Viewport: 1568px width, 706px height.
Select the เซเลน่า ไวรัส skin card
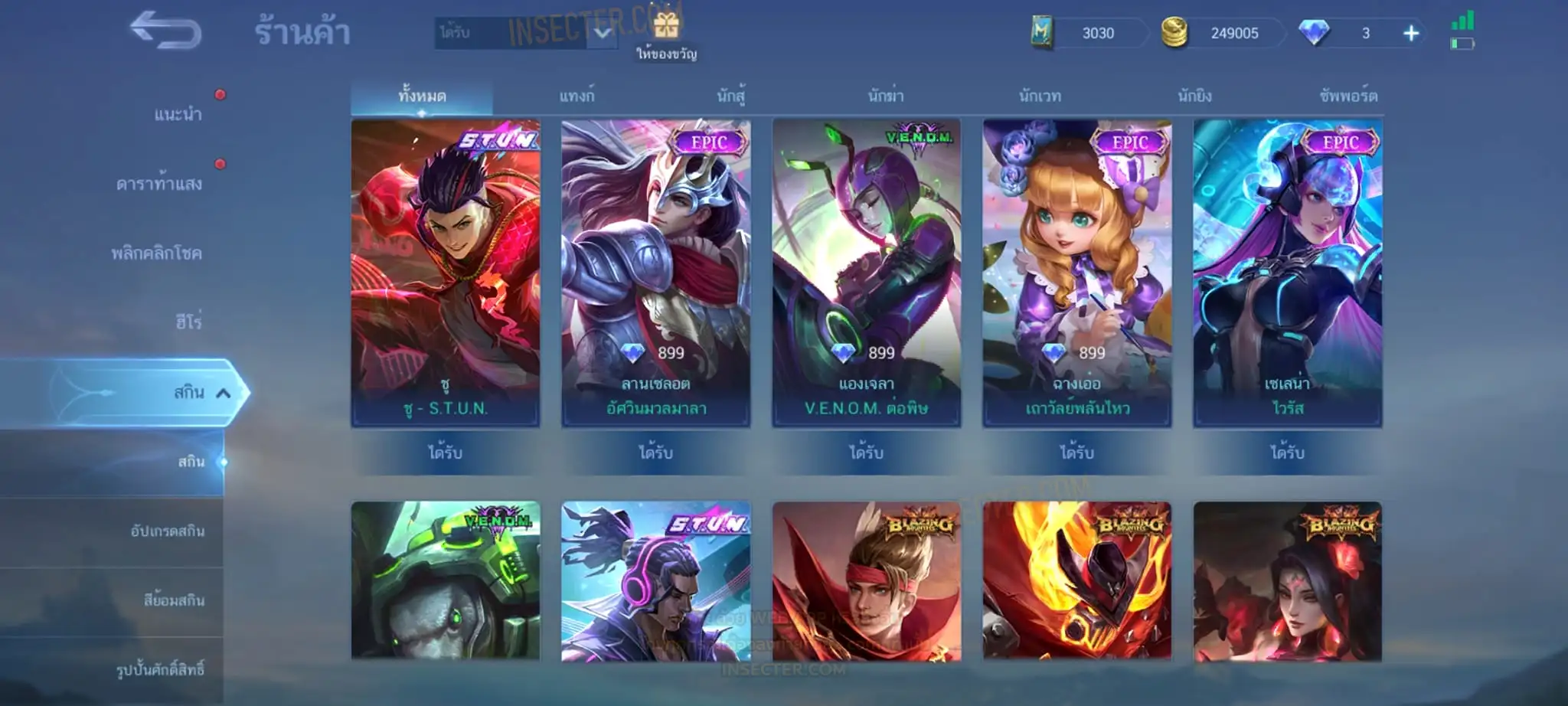pyautogui.click(x=1288, y=272)
